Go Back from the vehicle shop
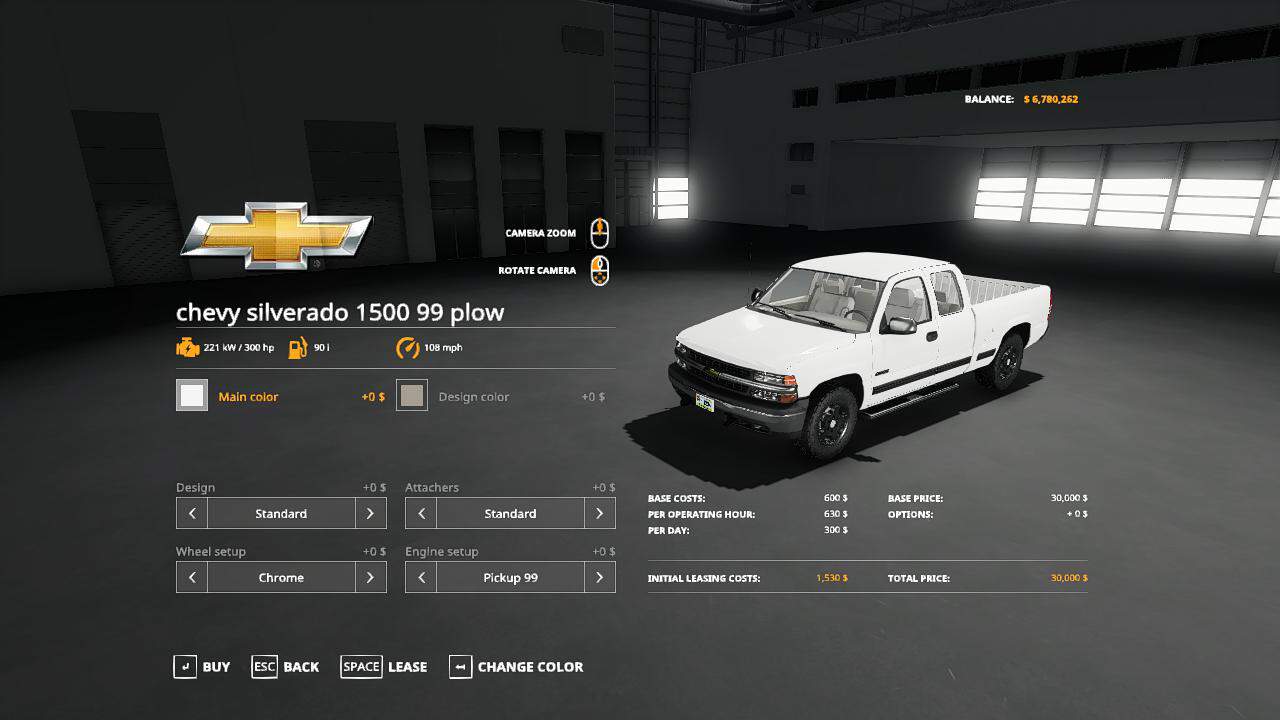This screenshot has height=720, width=1280. point(286,667)
